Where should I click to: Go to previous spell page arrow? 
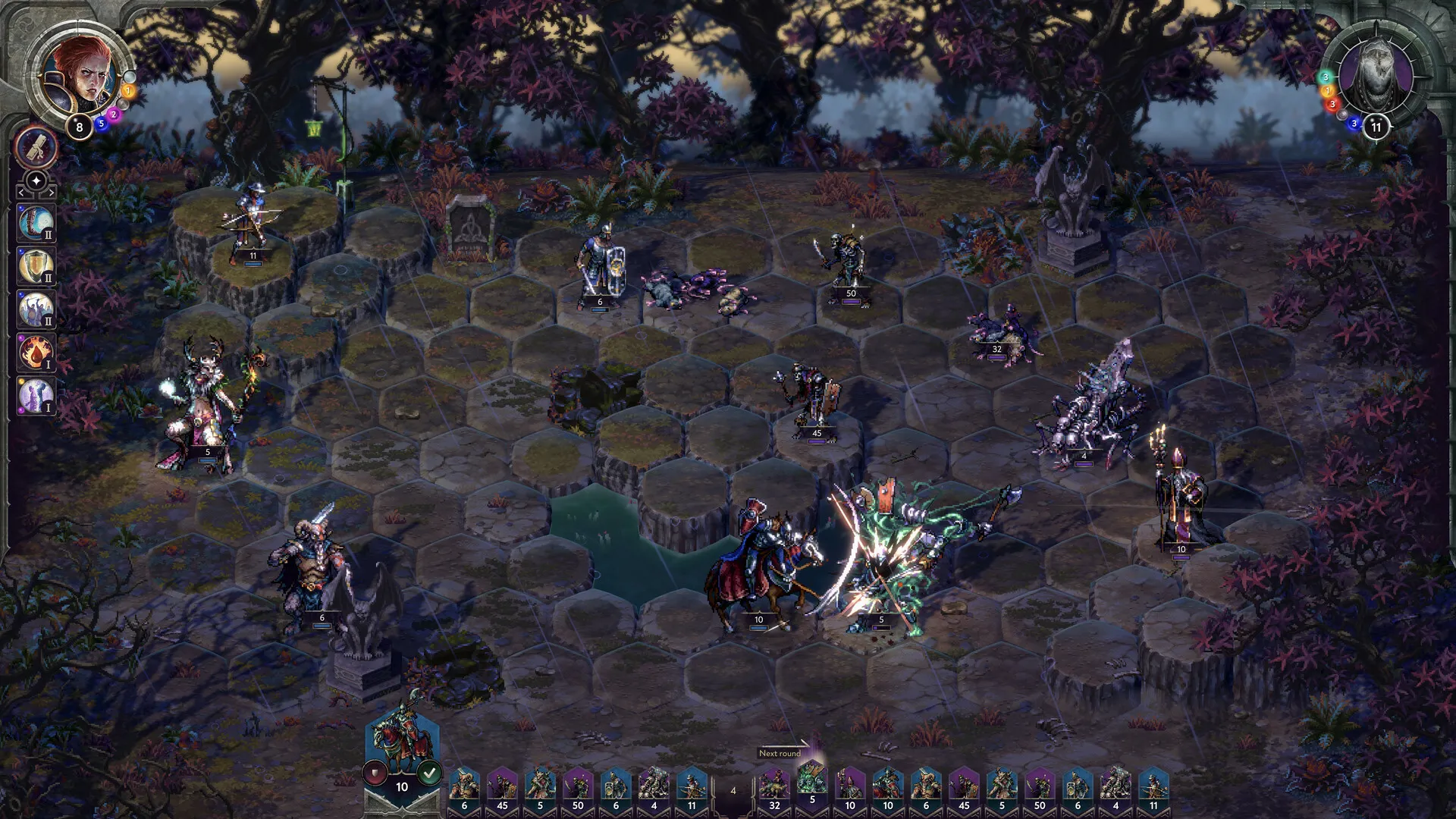(21, 194)
